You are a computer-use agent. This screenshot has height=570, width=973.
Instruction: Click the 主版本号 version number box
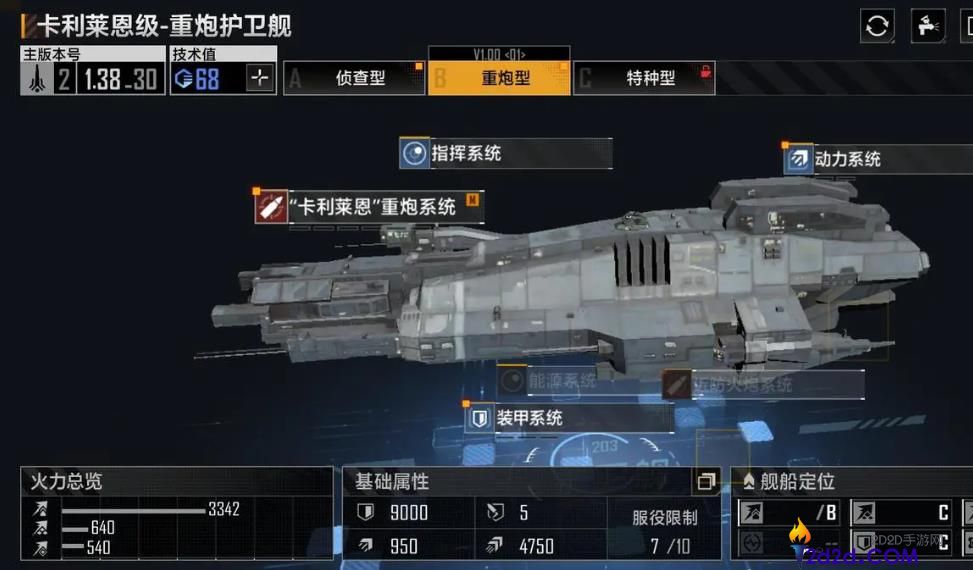point(92,78)
